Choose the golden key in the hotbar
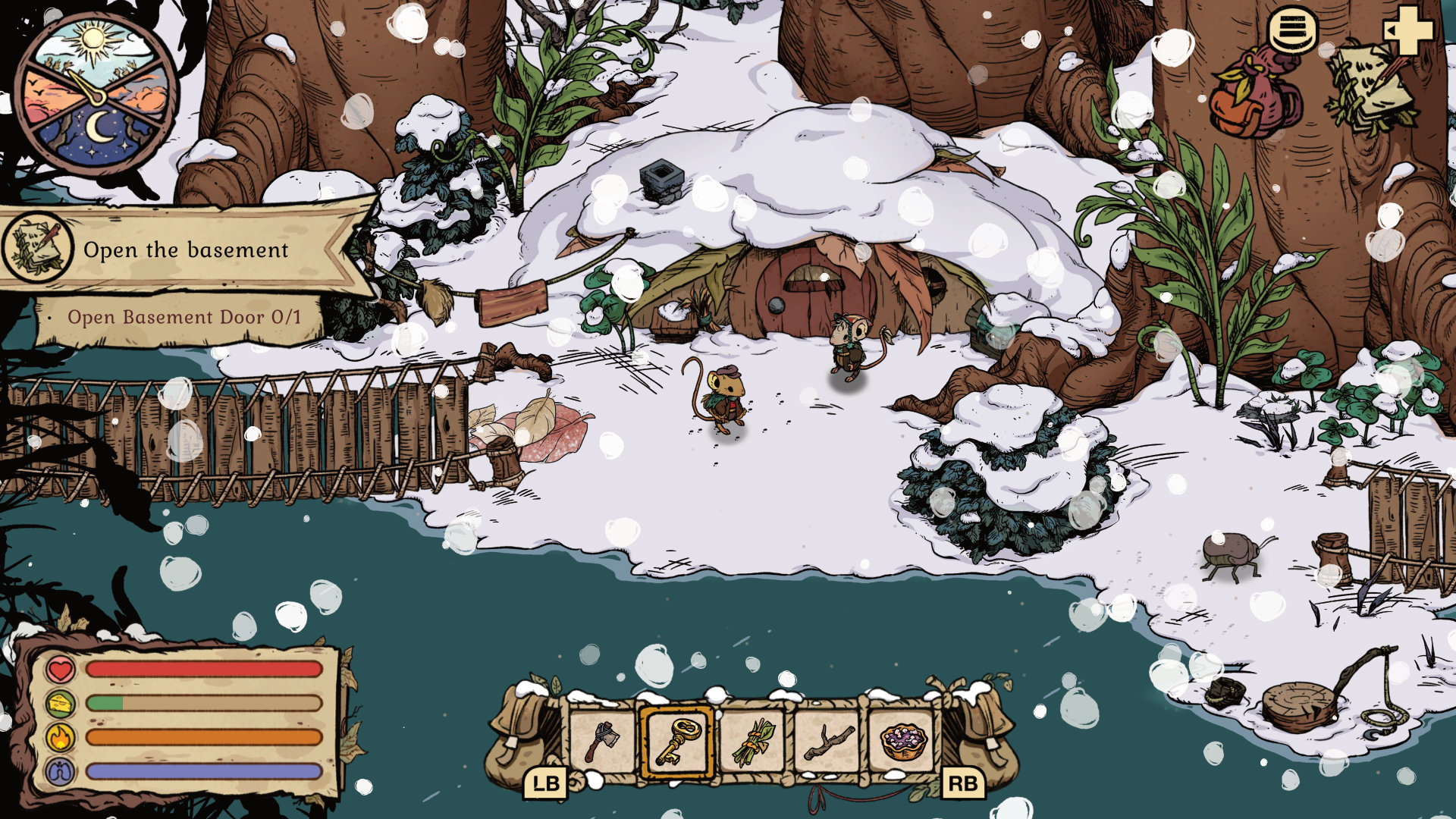This screenshot has width=1456, height=819. coord(677,741)
